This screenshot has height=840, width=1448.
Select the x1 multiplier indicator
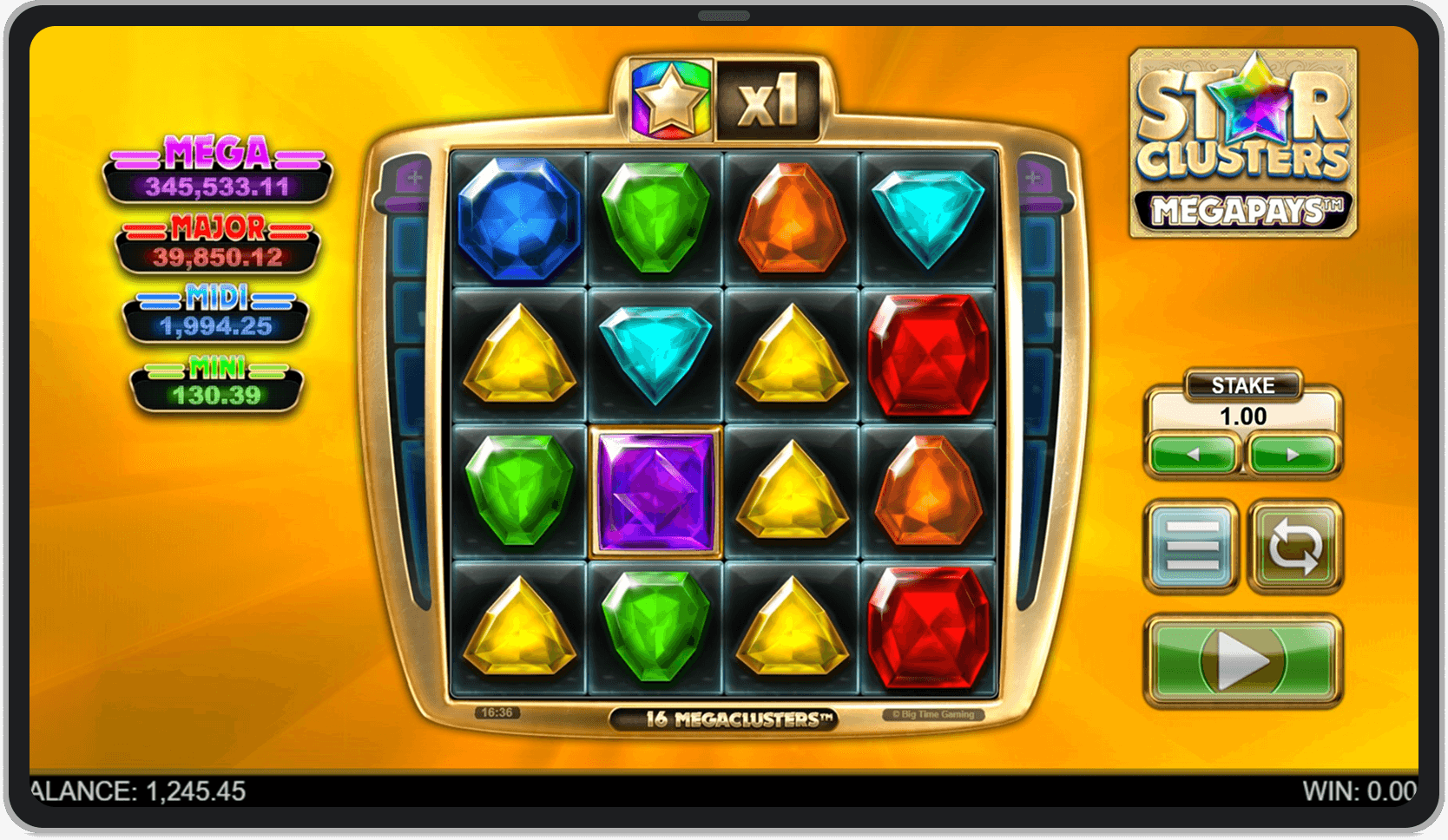(771, 98)
